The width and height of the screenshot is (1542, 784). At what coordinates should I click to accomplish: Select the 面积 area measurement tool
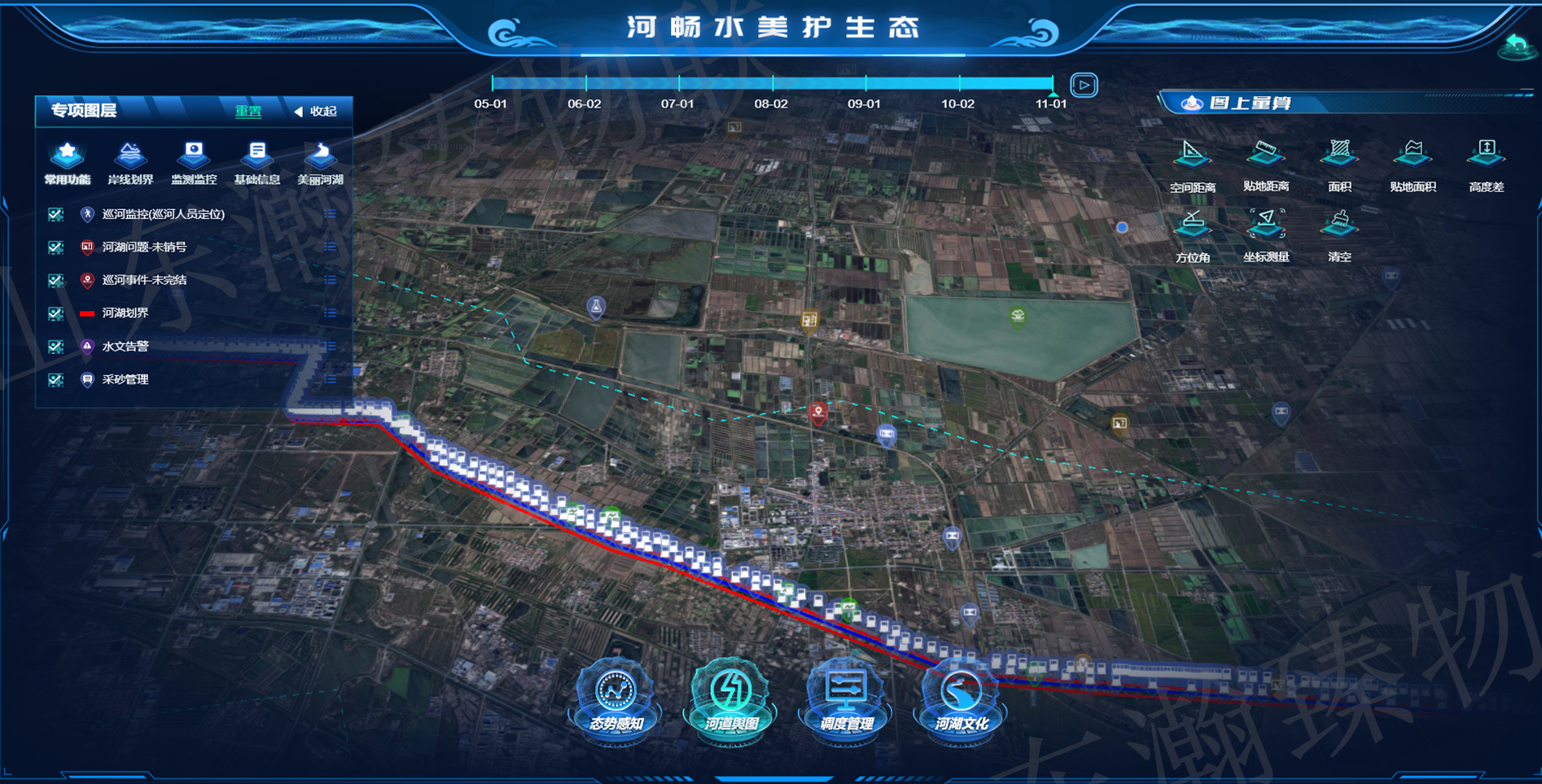coord(1339,164)
